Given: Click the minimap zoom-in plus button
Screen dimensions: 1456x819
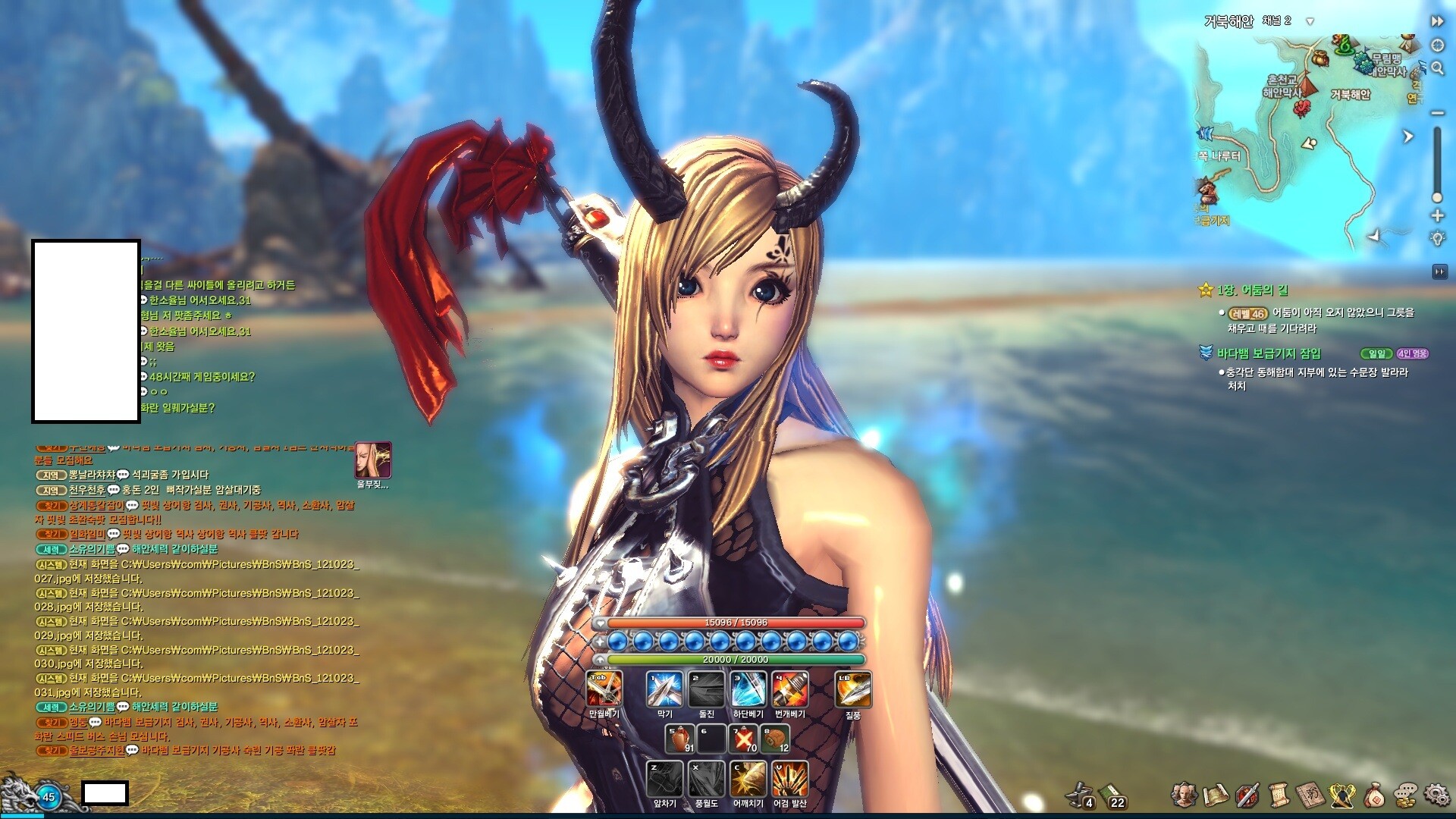Looking at the screenshot, I should click(x=1437, y=216).
